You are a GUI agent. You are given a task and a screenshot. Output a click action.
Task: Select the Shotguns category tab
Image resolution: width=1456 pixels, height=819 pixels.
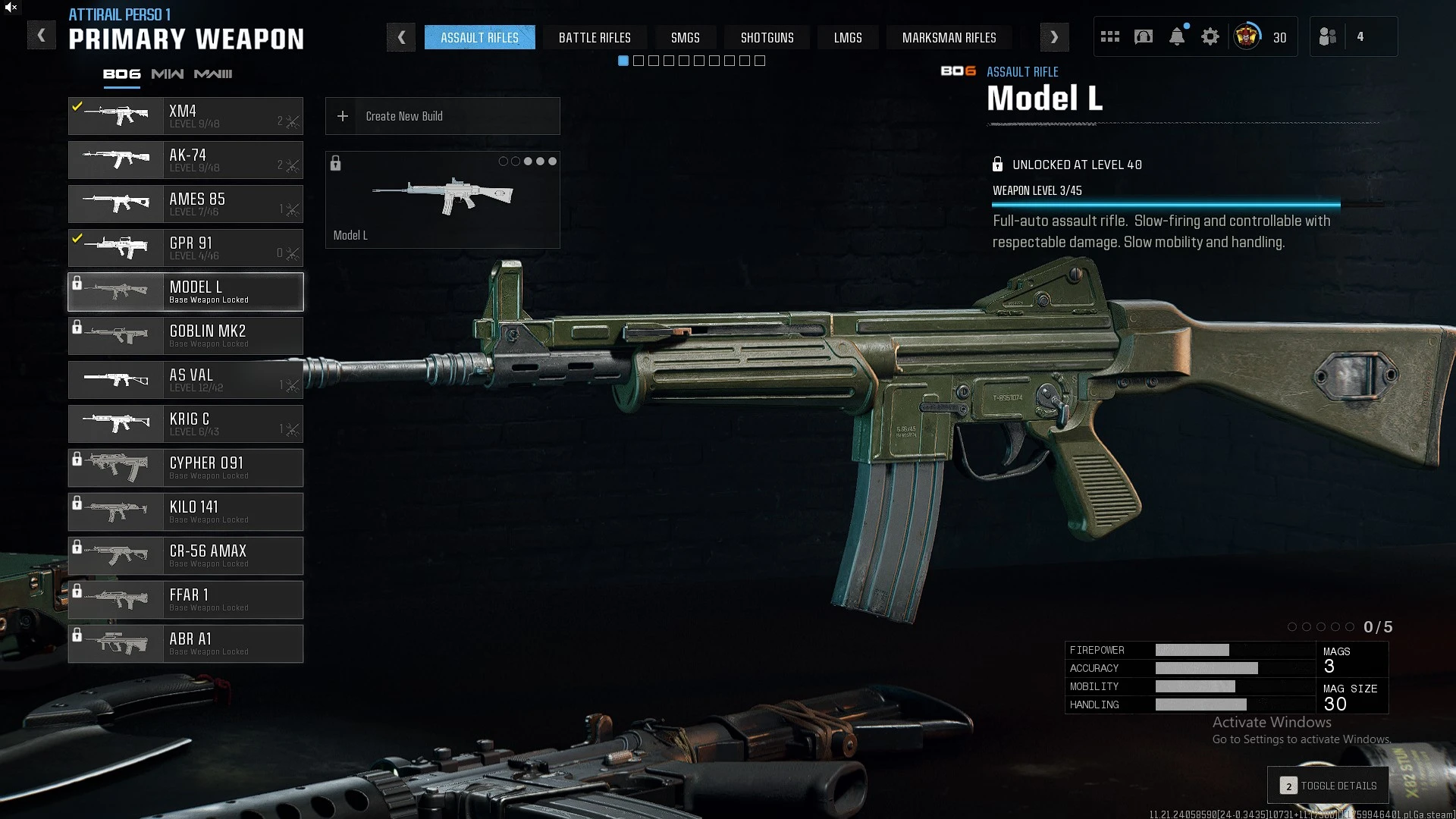(767, 37)
